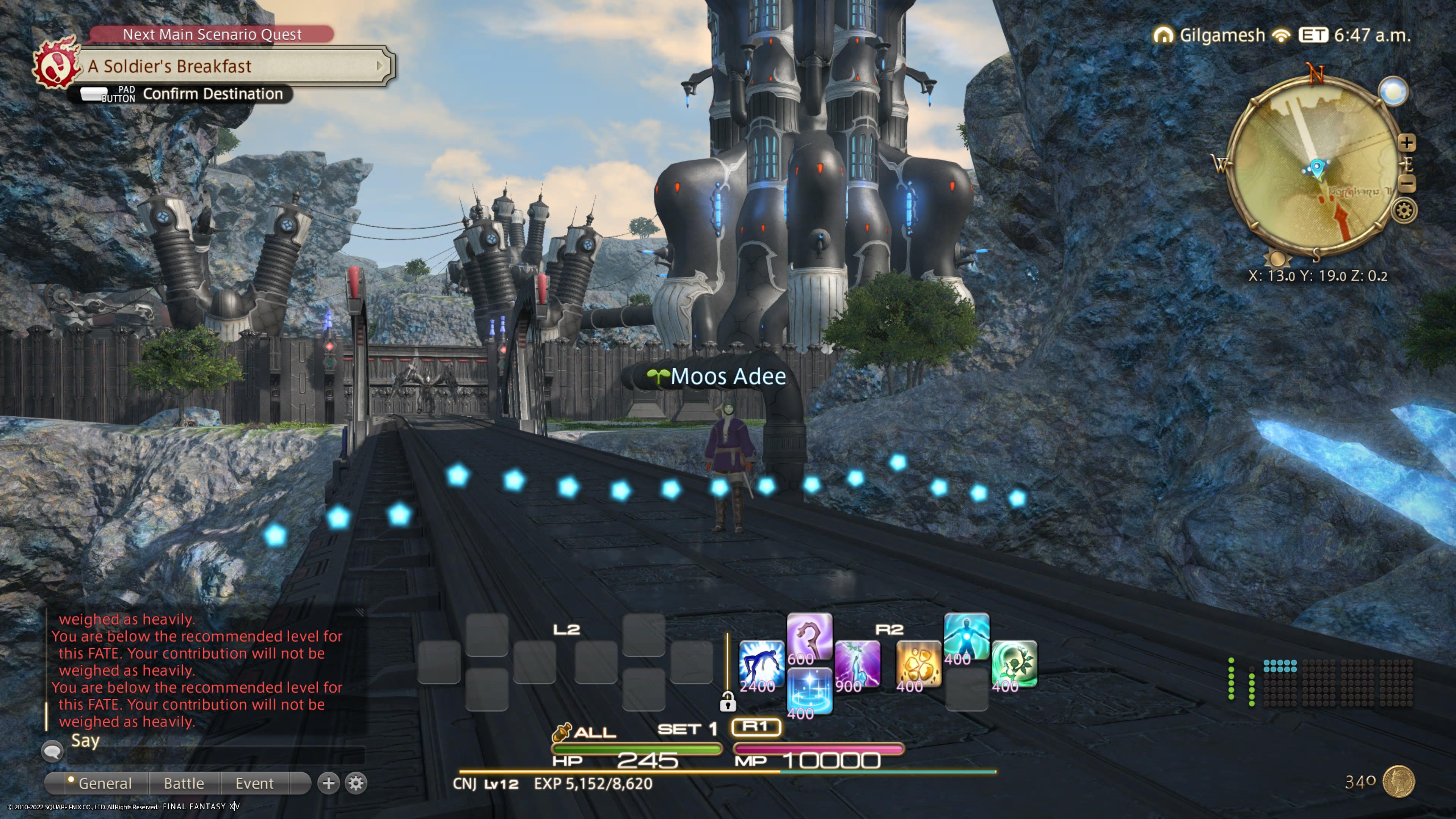Add a new chat tab with plus

click(328, 783)
